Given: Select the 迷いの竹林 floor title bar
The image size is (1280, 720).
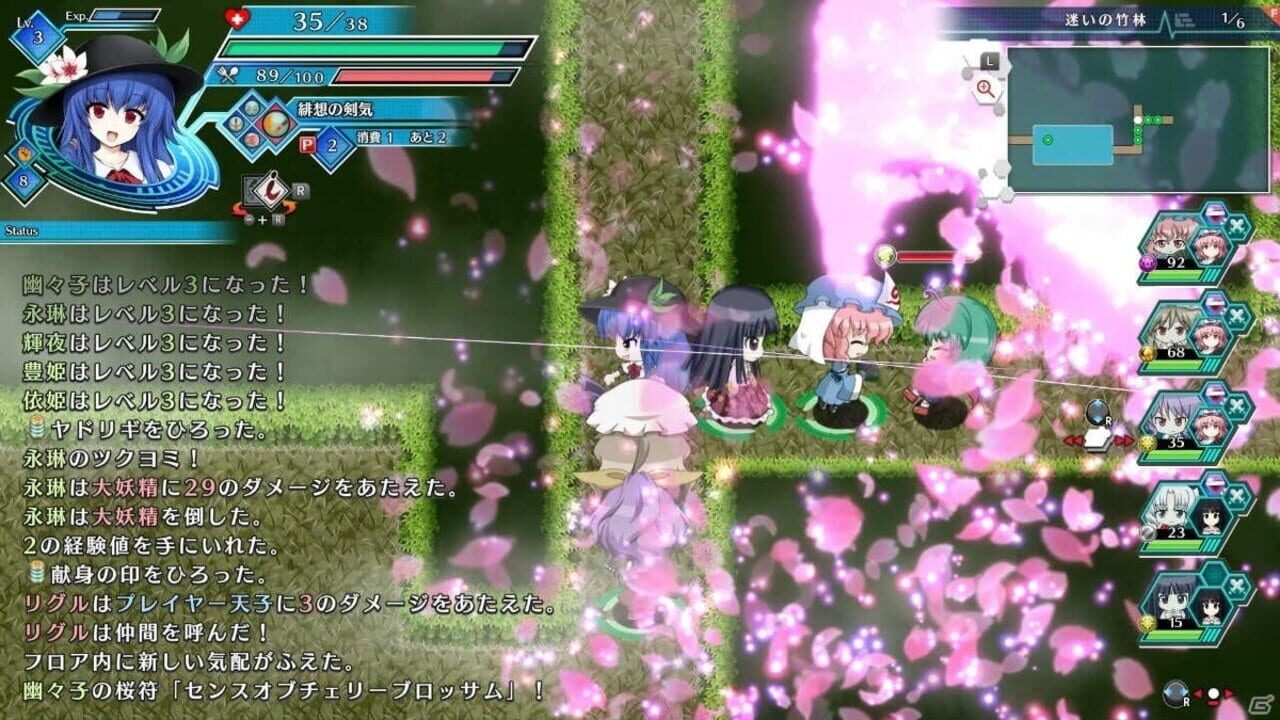Looking at the screenshot, I should pos(1105,18).
